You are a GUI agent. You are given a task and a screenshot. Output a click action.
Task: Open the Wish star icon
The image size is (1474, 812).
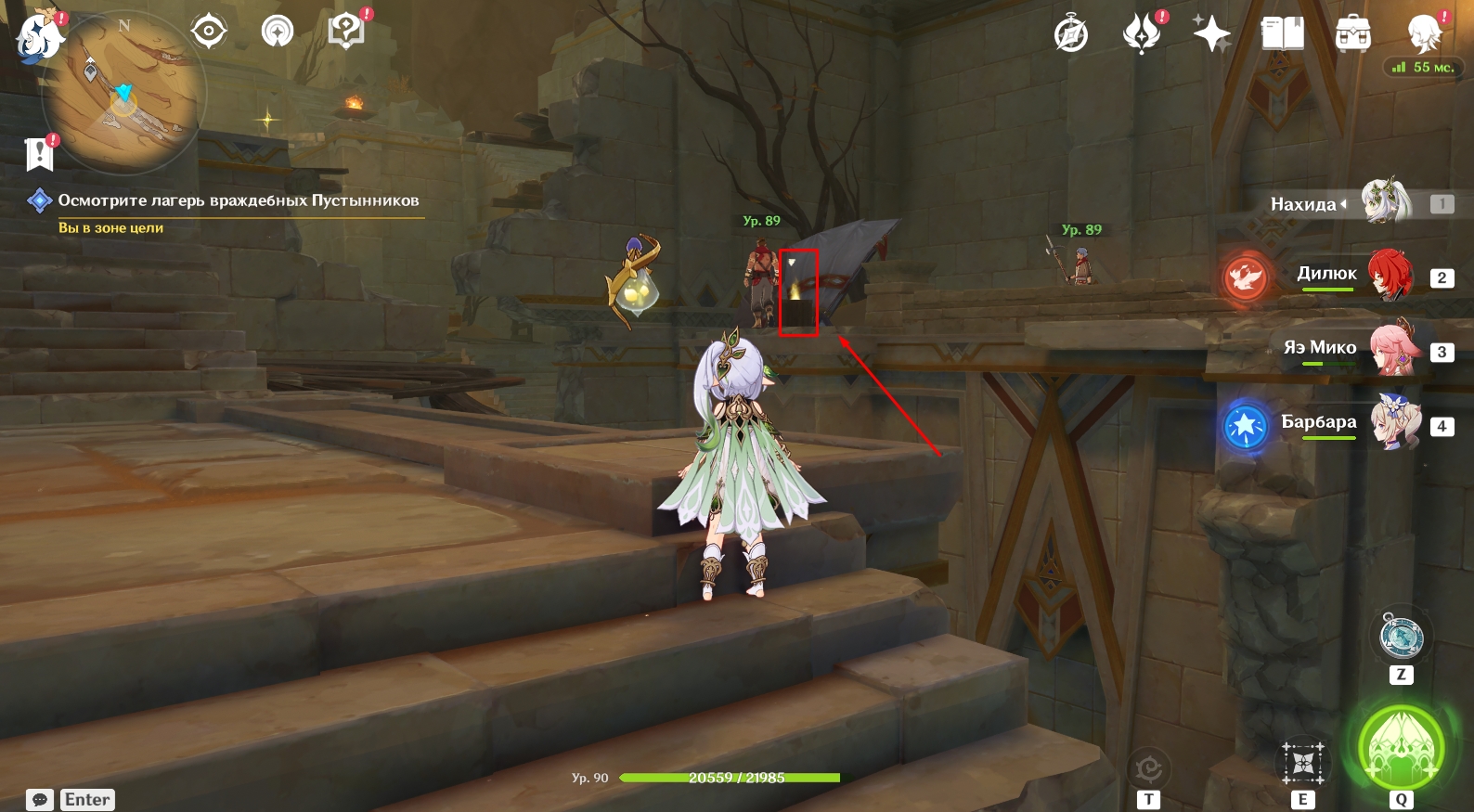(x=1211, y=35)
